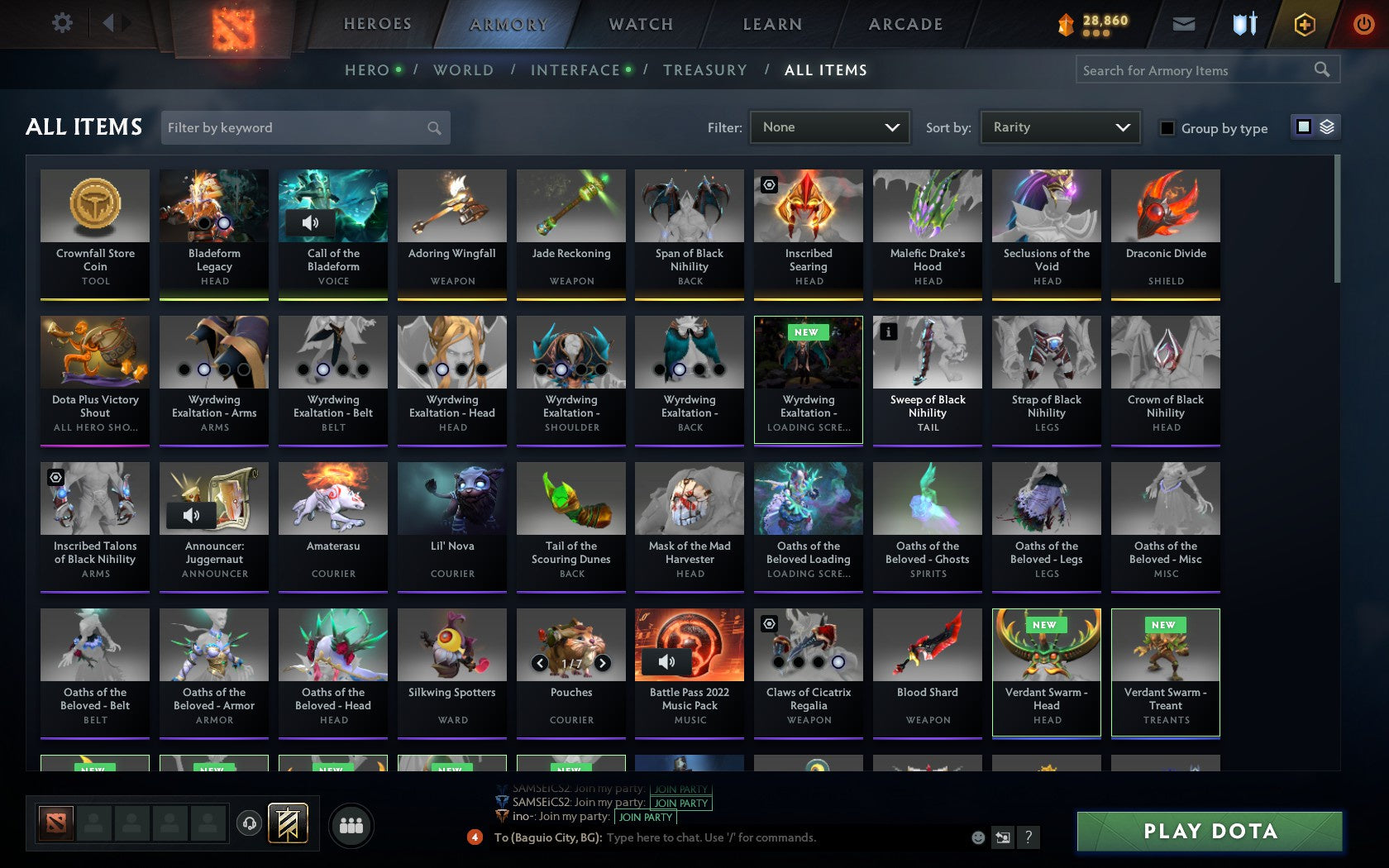Screen dimensions: 1389x868
Task: Open the armory shield-and-sword inventory icon
Action: coord(1243,24)
